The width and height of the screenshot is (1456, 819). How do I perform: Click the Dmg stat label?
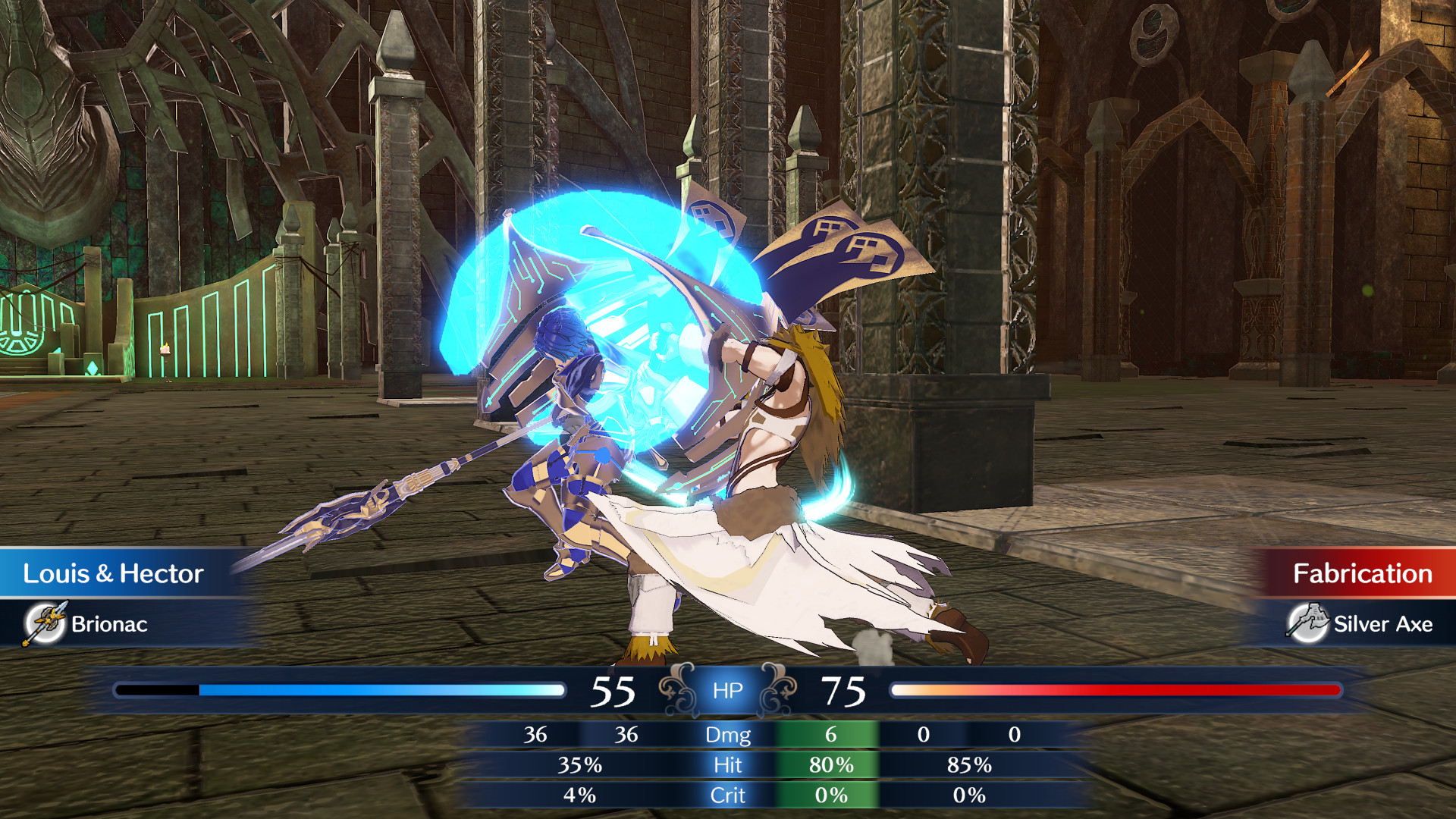[728, 735]
